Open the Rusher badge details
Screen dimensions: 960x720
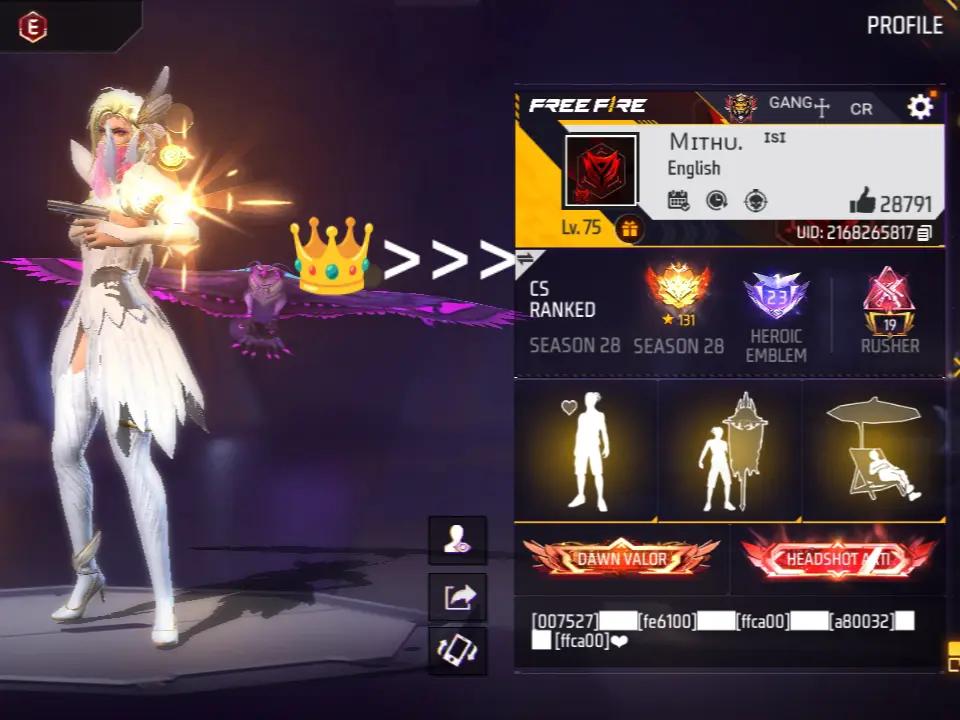(x=889, y=297)
